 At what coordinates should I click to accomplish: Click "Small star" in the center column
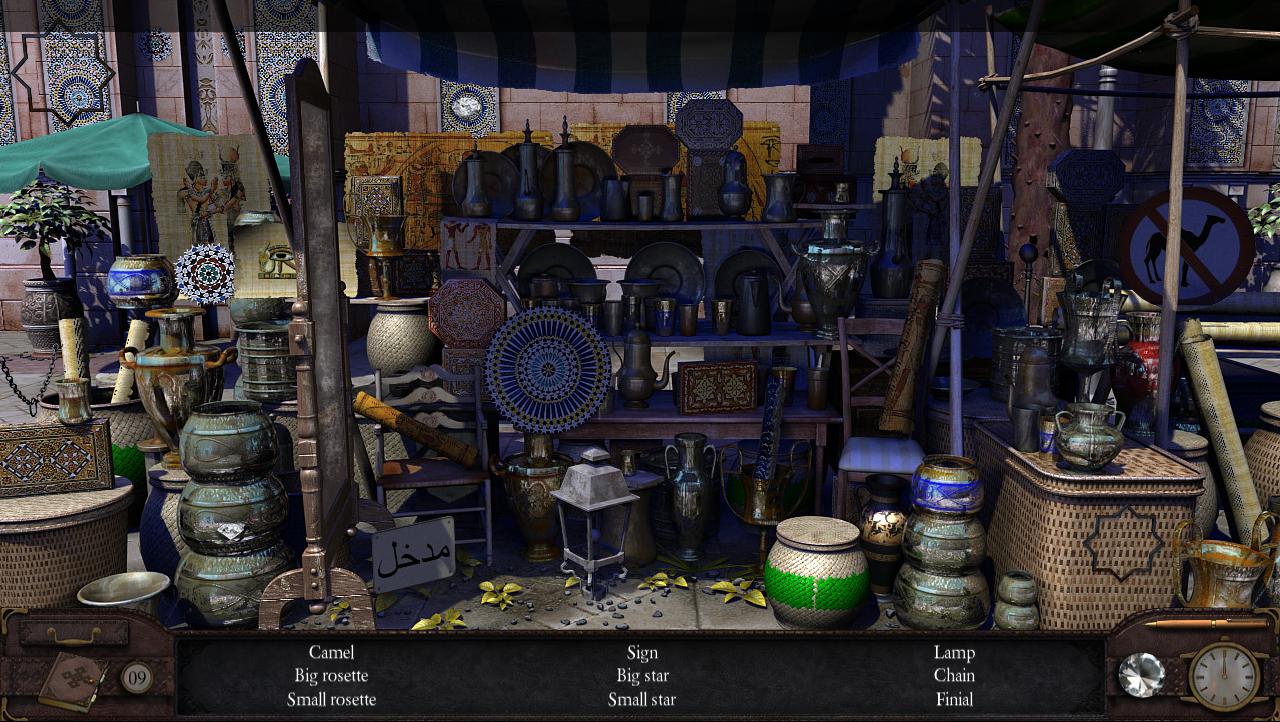641,700
